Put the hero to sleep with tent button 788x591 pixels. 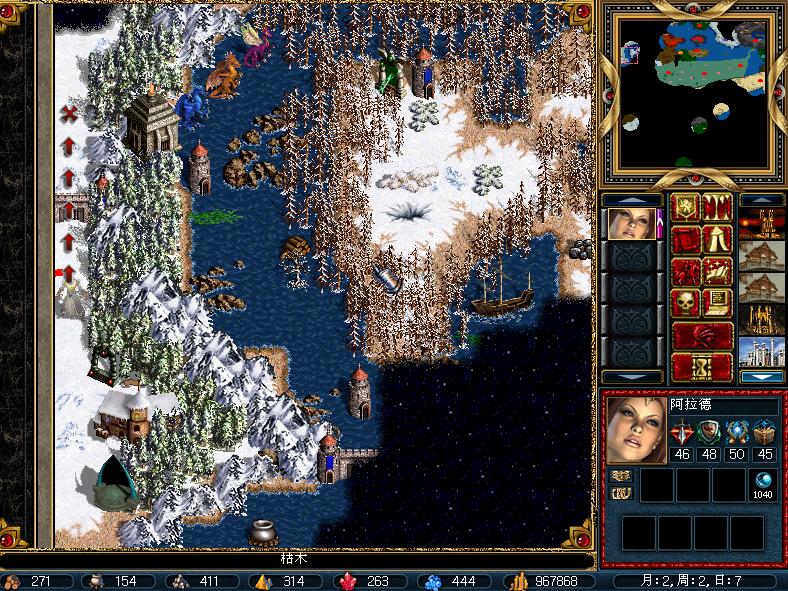click(718, 240)
